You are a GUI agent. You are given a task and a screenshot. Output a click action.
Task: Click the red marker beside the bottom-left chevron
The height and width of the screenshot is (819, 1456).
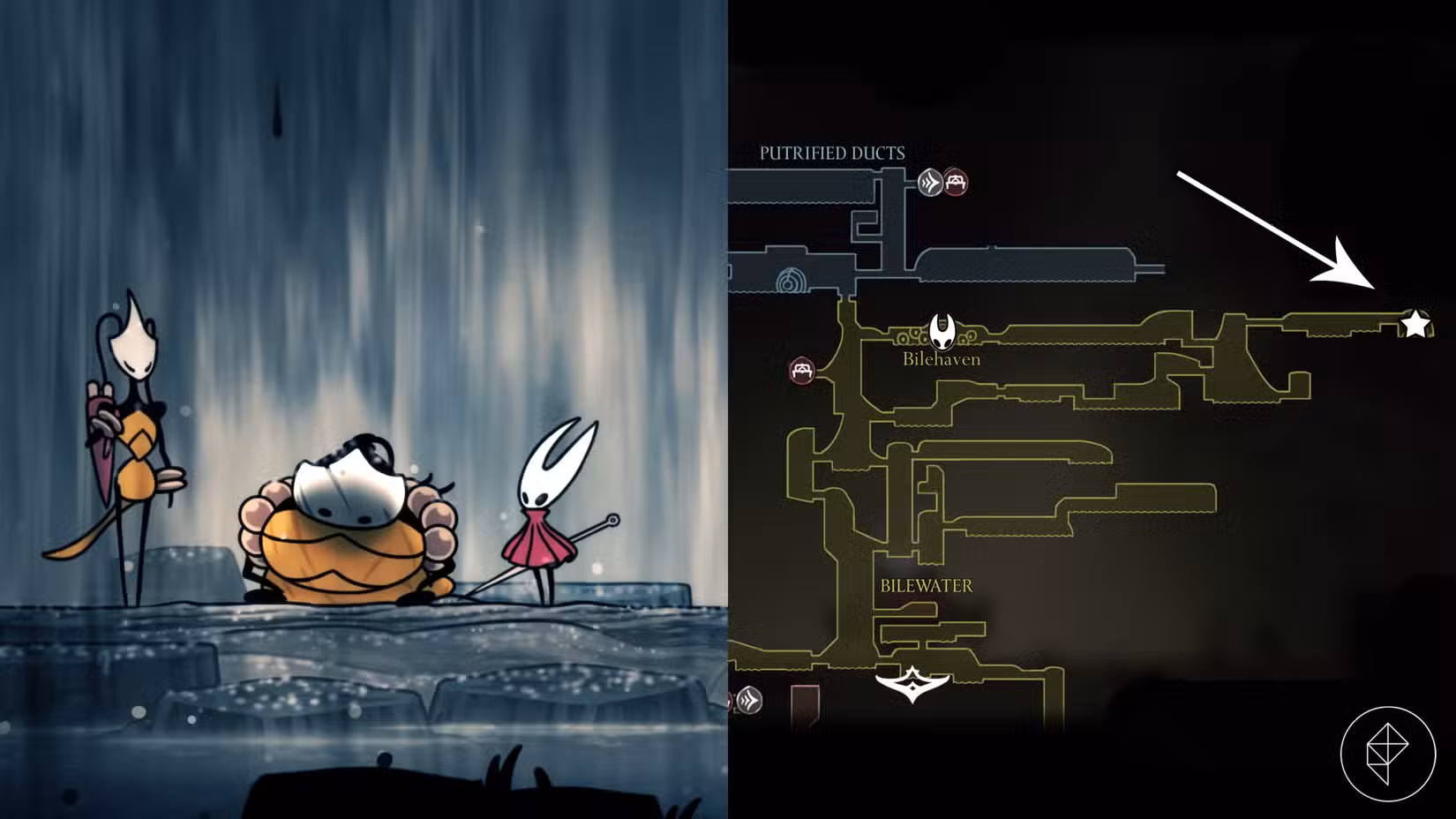[x=728, y=702]
